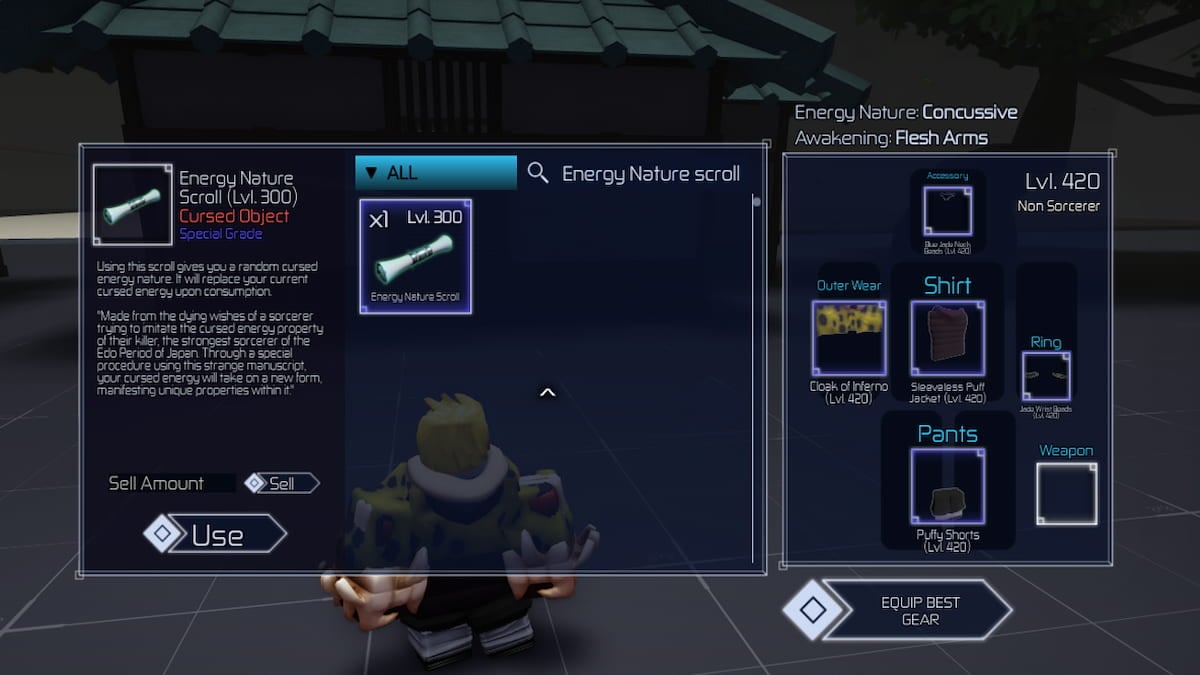
Task: Sell the selected scroll
Action: click(x=282, y=483)
